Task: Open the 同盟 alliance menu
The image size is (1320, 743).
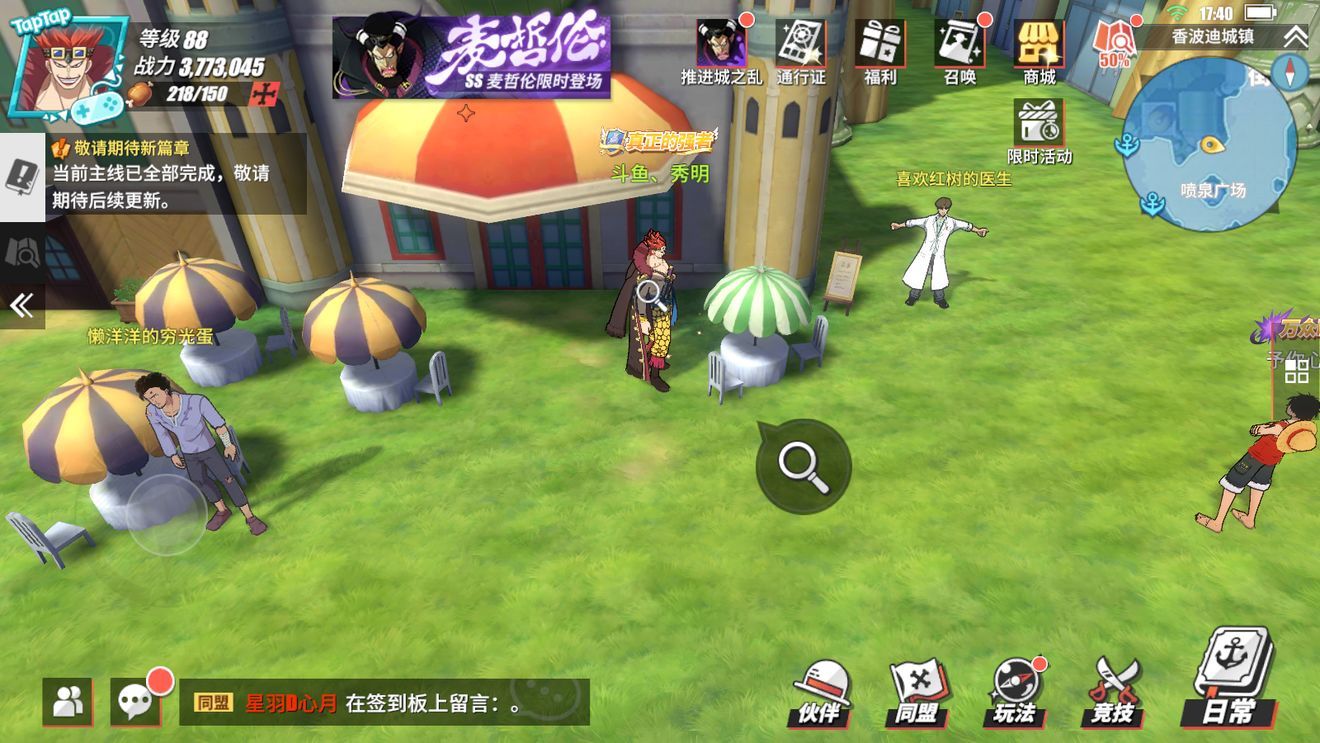Action: (x=917, y=692)
